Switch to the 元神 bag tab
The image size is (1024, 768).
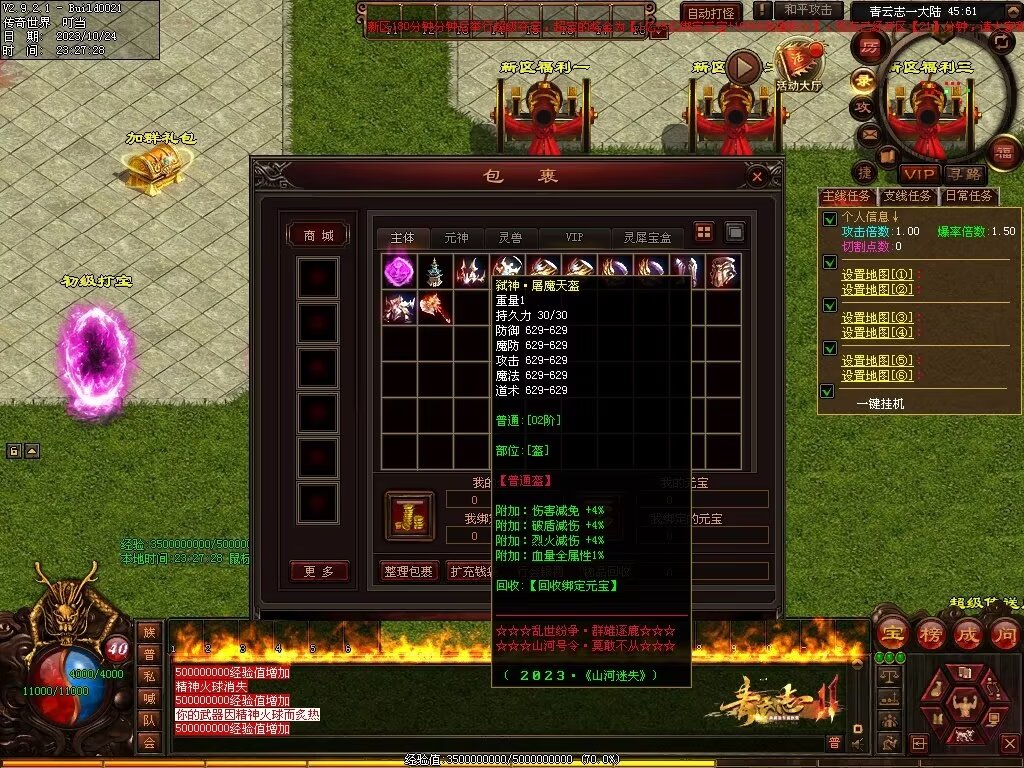(456, 238)
